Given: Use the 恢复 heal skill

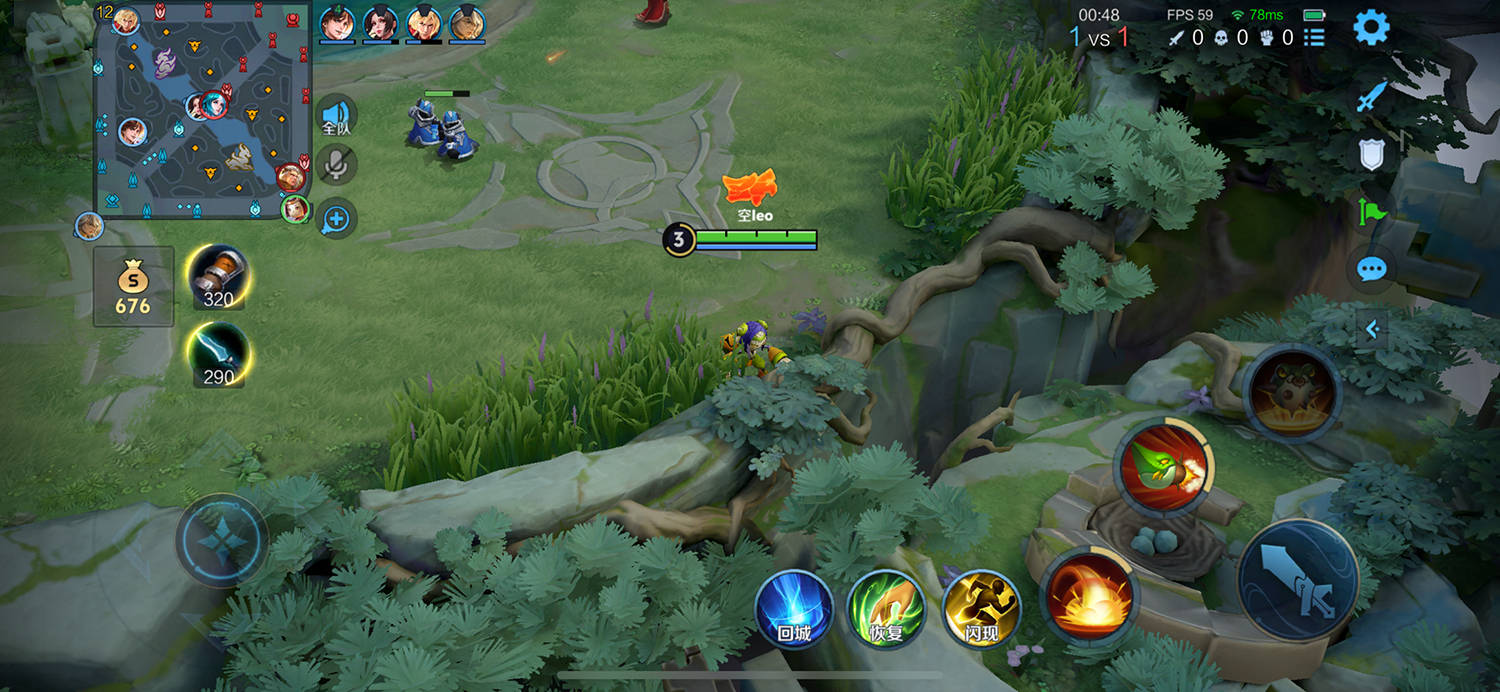Looking at the screenshot, I should point(886,608).
